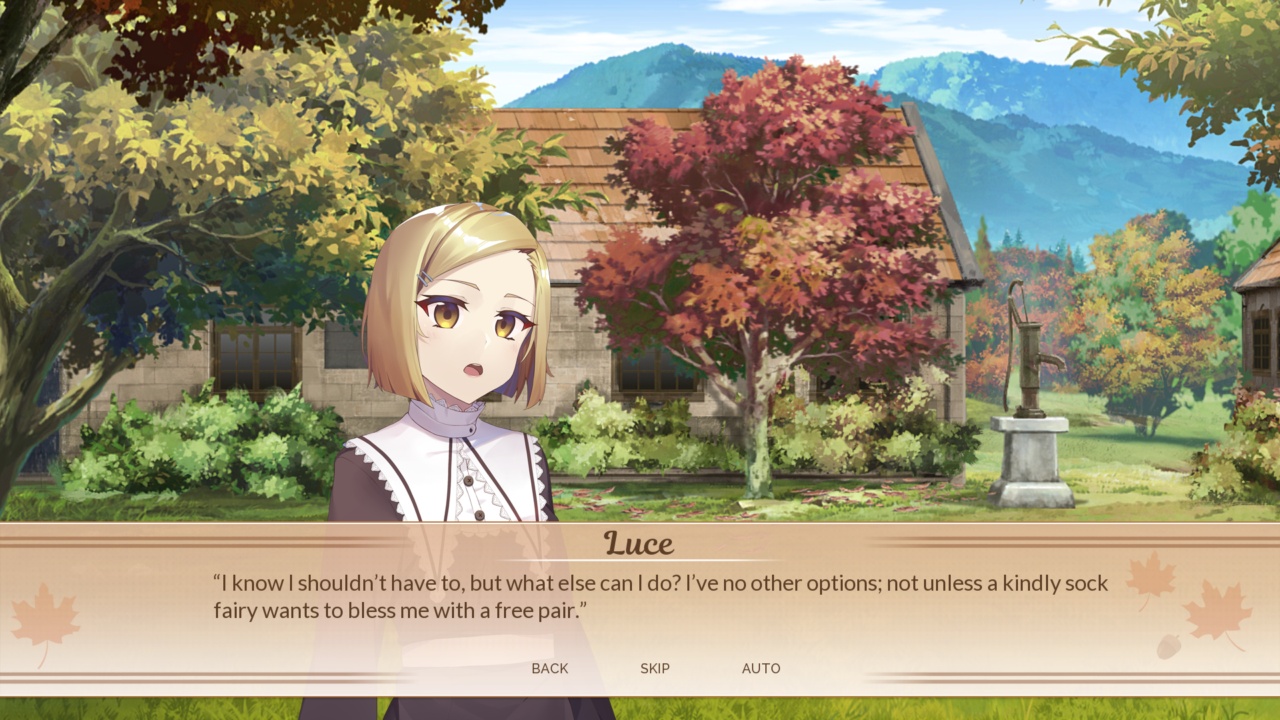Screen dimensions: 1280x720
Task: Click the SKIP button to fast-forward dialogue
Action: click(x=655, y=668)
